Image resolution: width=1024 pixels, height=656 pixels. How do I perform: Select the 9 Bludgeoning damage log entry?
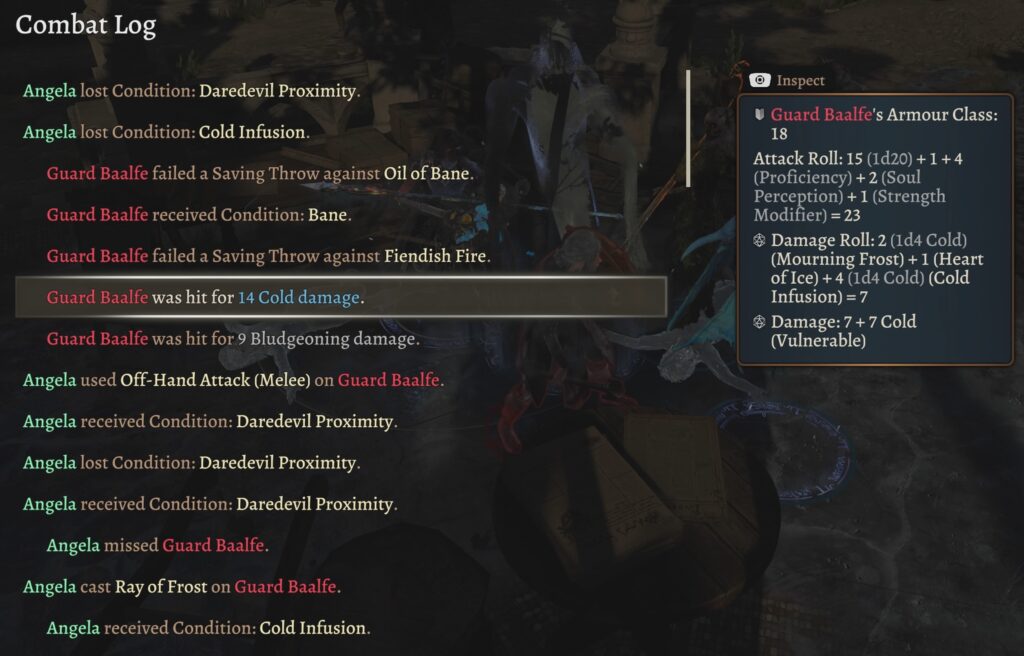coord(233,339)
